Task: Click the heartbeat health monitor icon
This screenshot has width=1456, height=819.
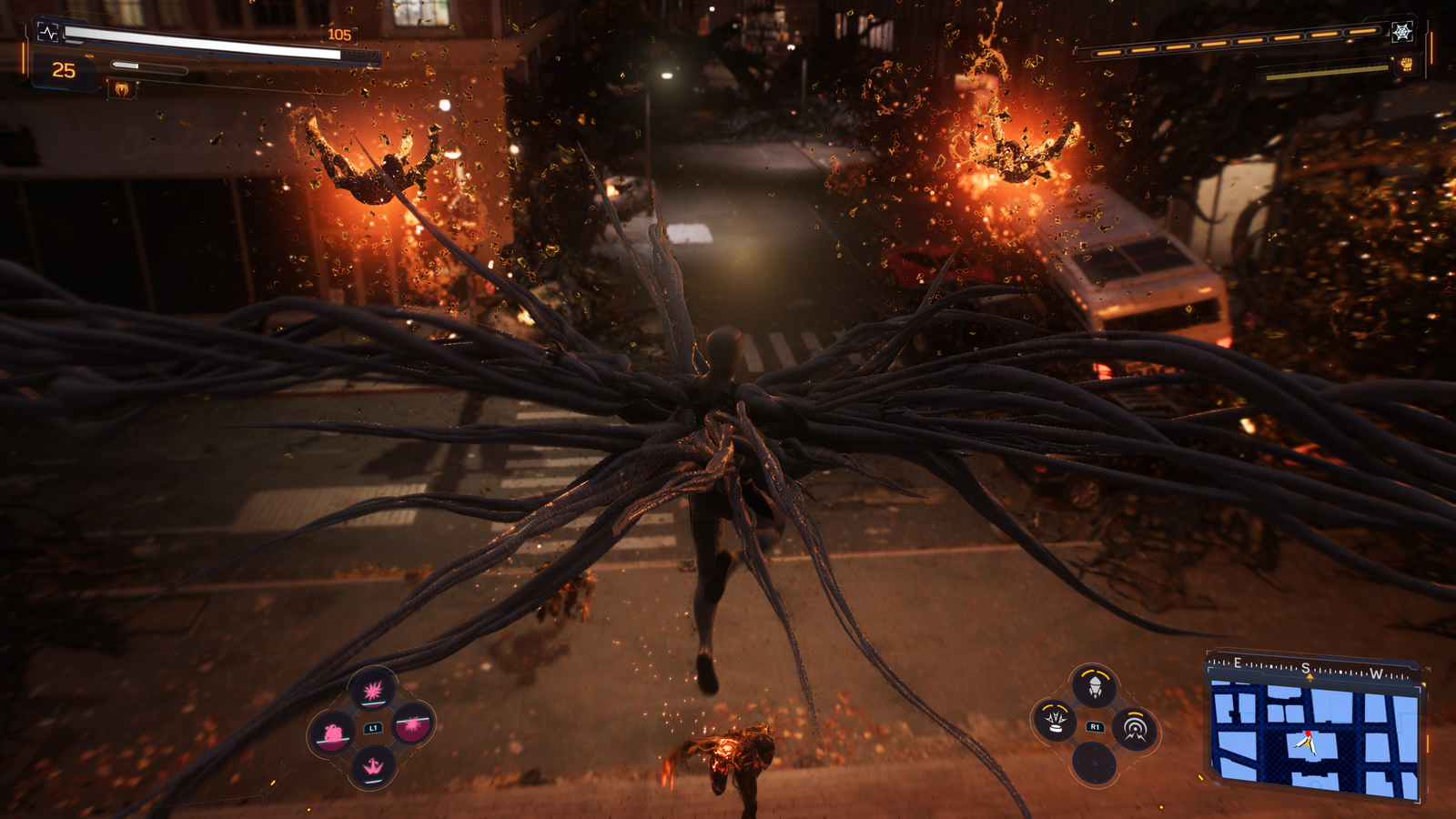Action: tap(48, 33)
